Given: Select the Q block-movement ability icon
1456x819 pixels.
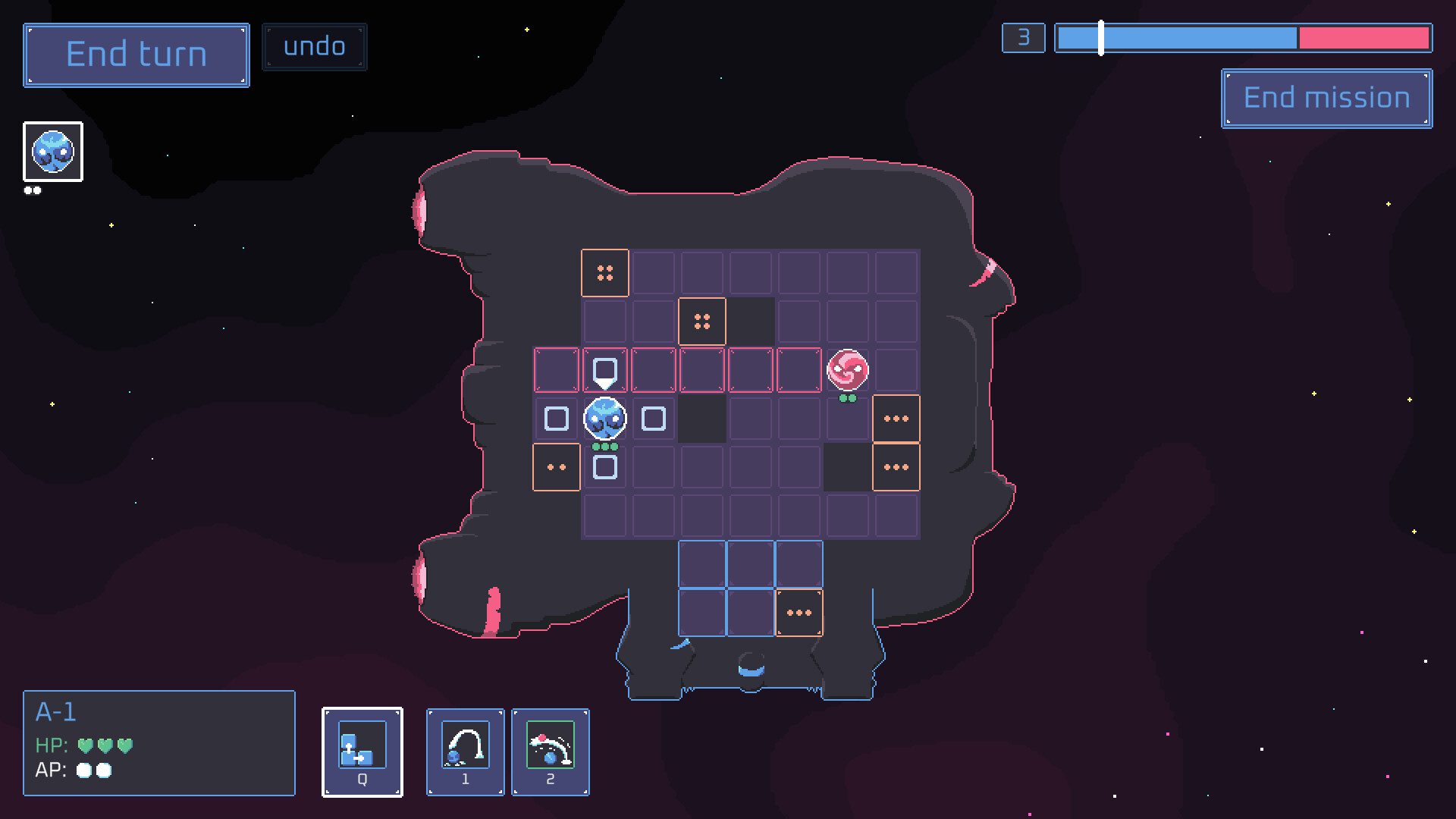Looking at the screenshot, I should pos(362,752).
